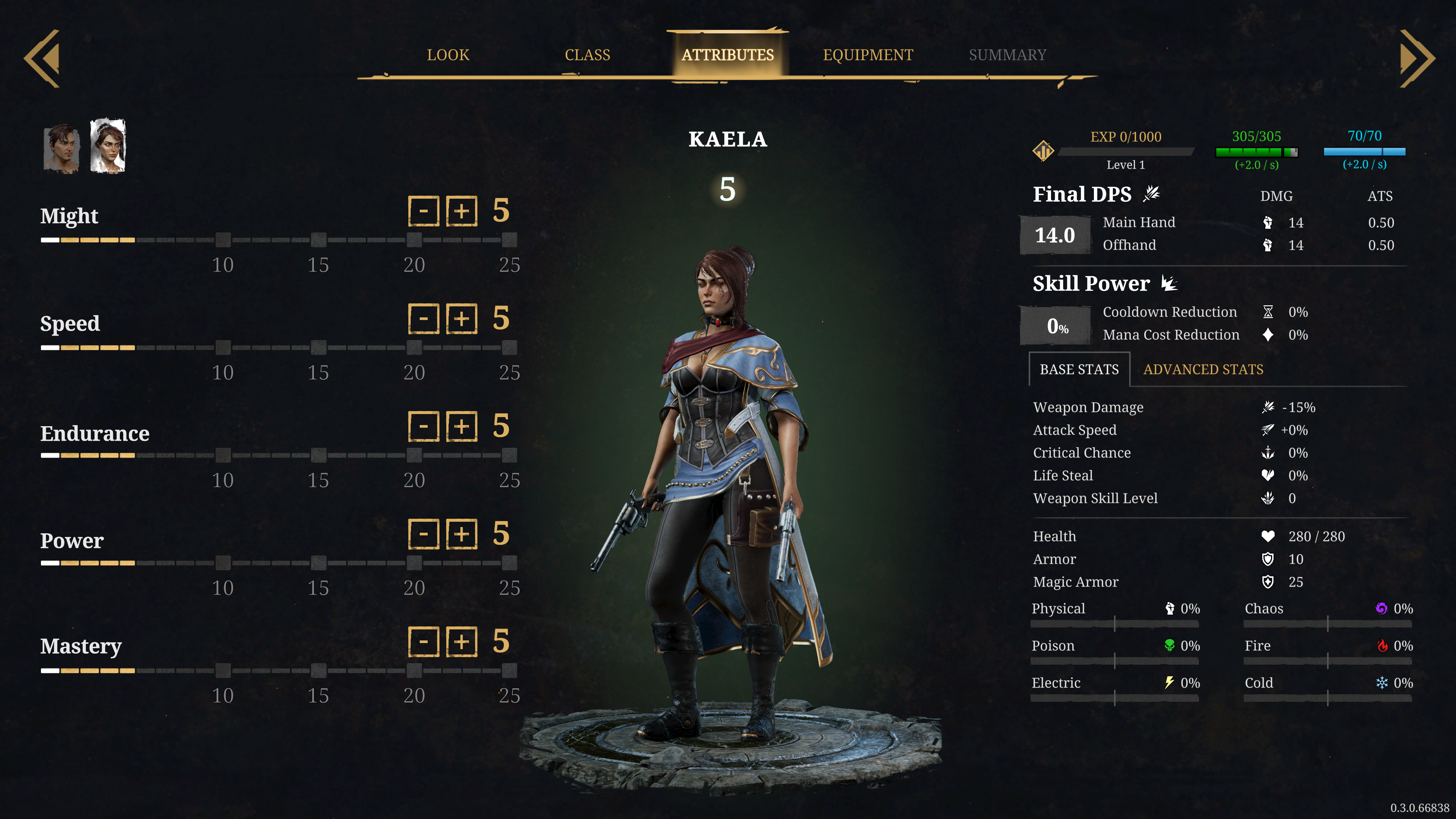Open the SUMMARY tab
The height and width of the screenshot is (819, 1456).
(x=1007, y=55)
